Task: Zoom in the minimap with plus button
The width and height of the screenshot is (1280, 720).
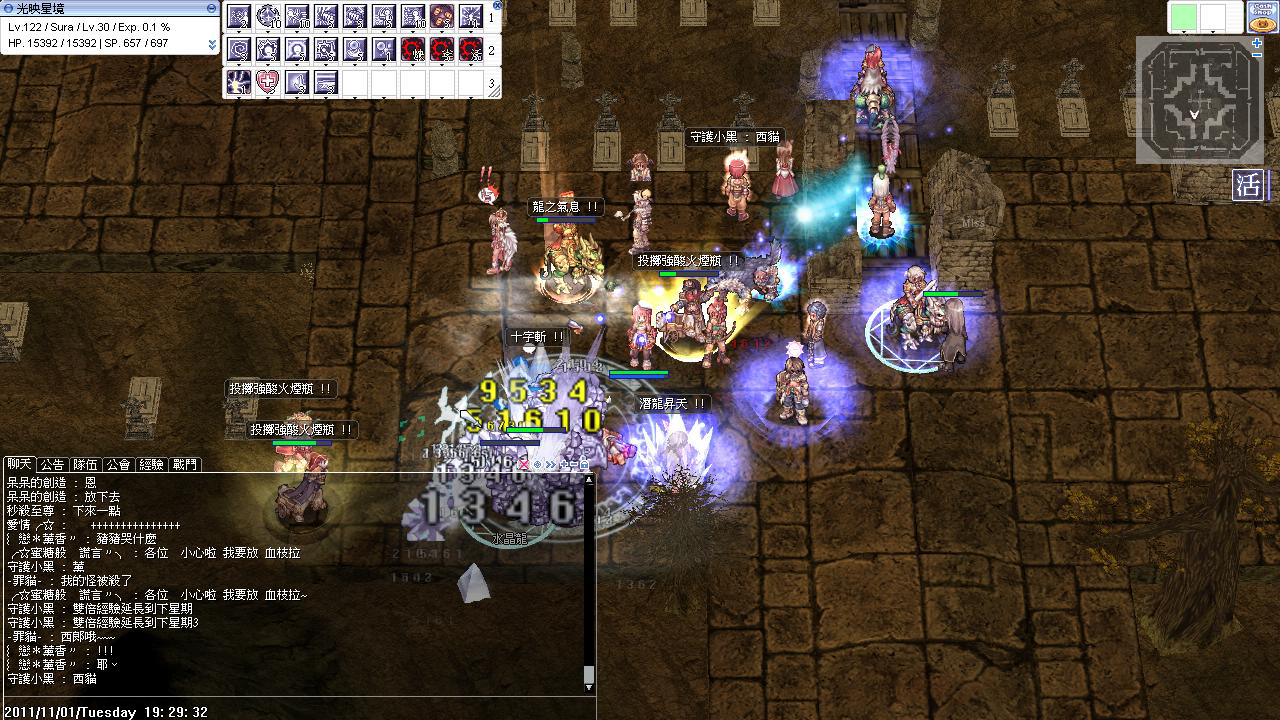Action: pos(1257,43)
